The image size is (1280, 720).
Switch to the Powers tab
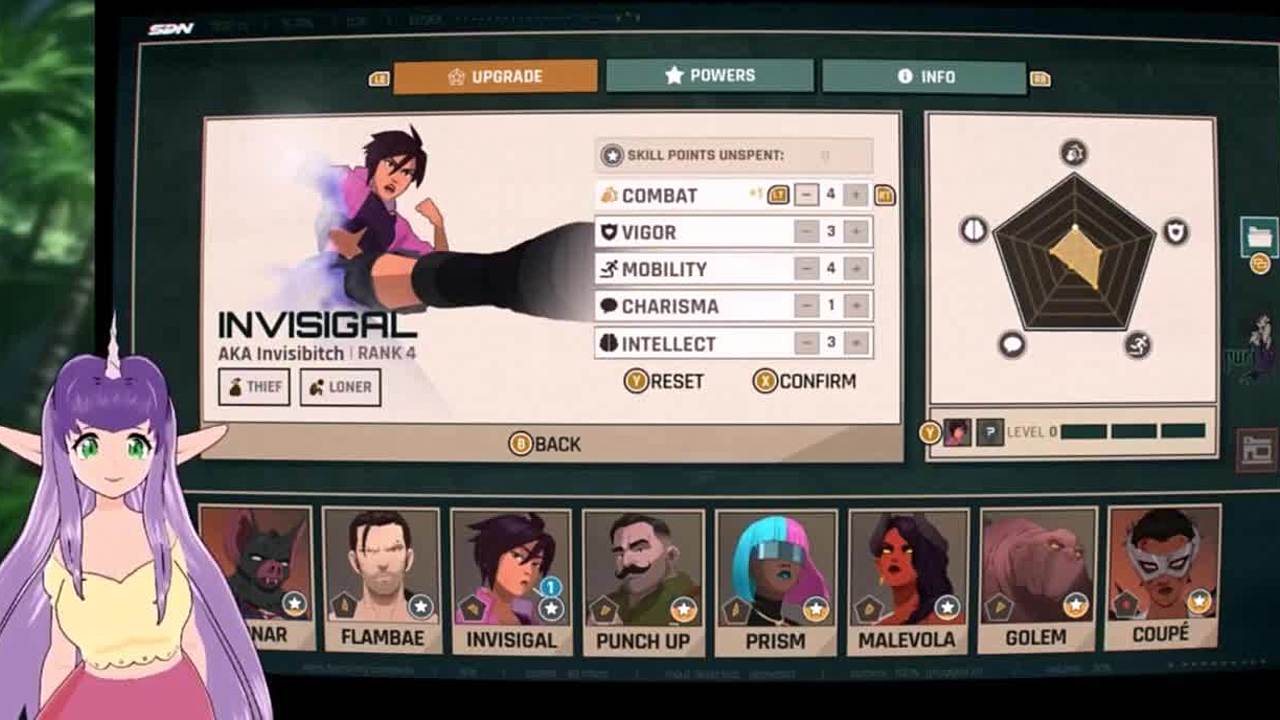click(x=709, y=76)
